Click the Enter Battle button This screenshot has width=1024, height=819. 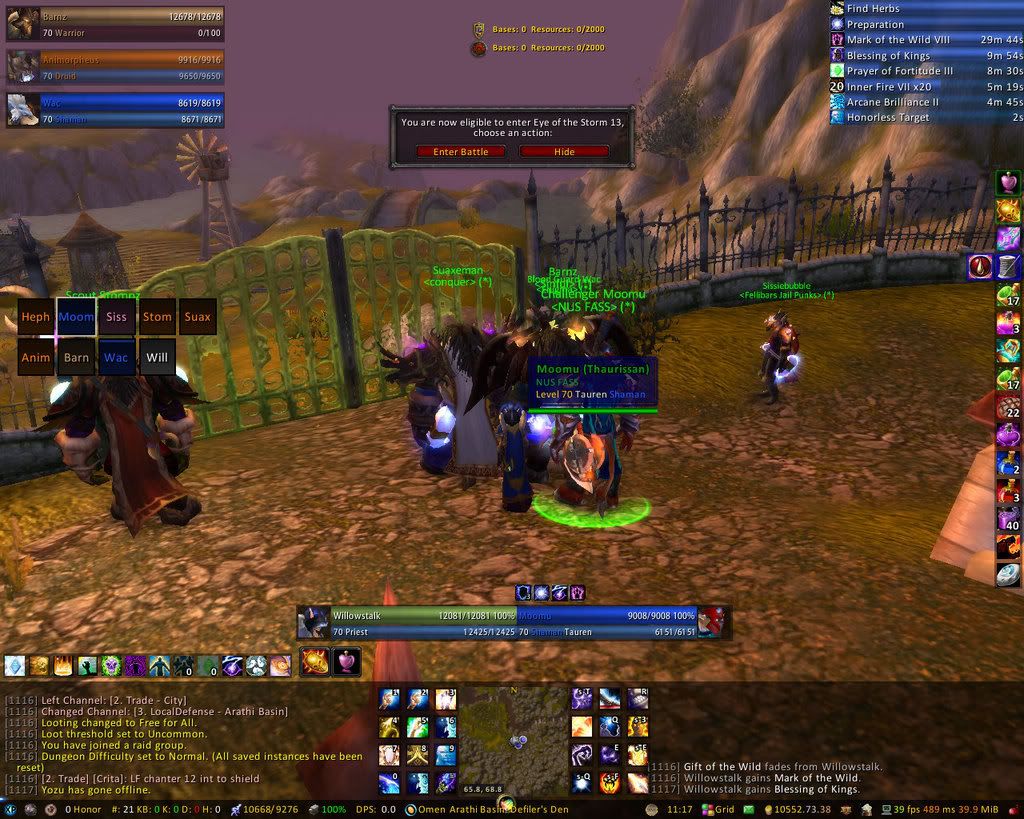(460, 152)
